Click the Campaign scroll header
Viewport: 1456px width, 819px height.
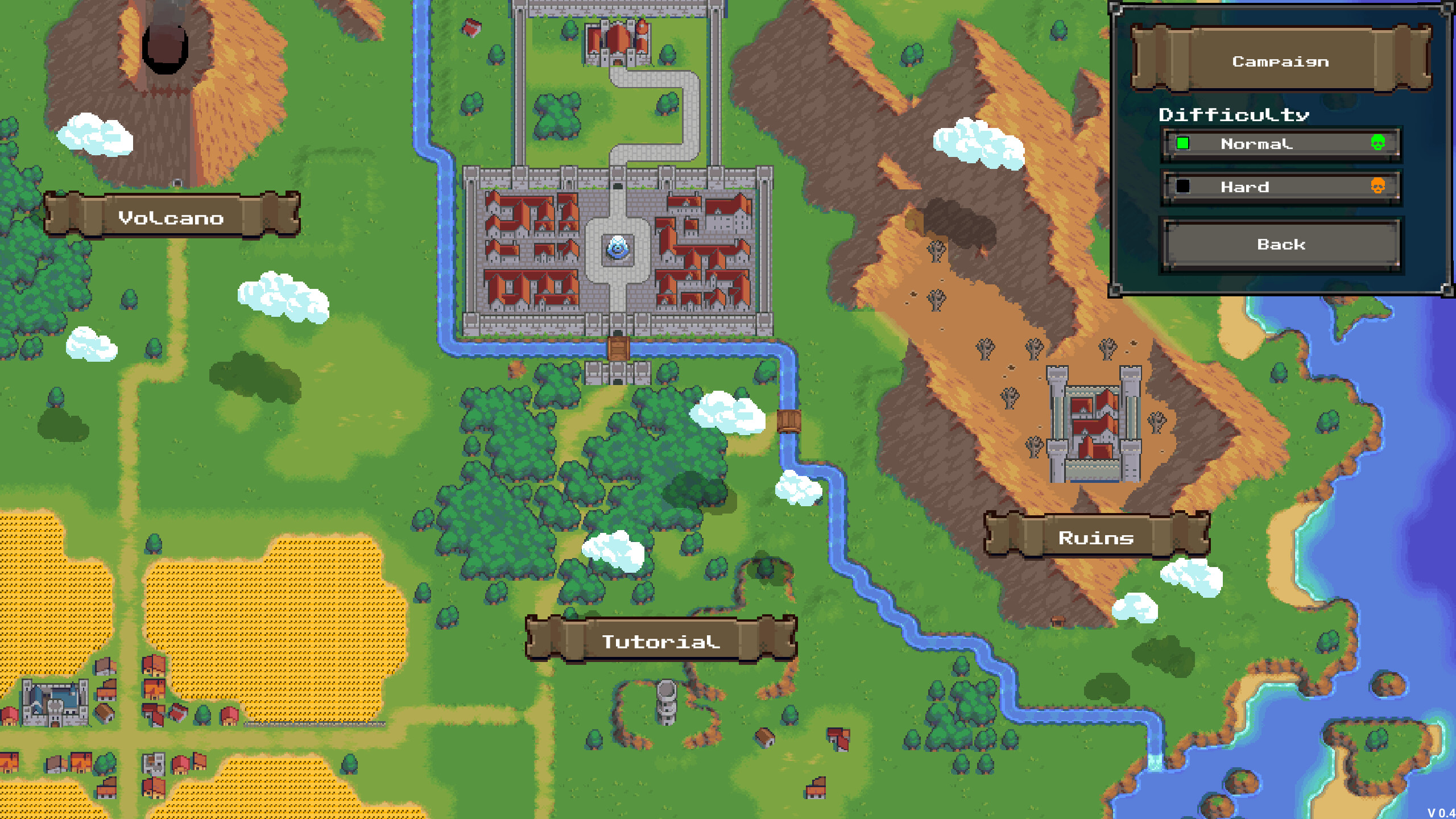(x=1280, y=61)
